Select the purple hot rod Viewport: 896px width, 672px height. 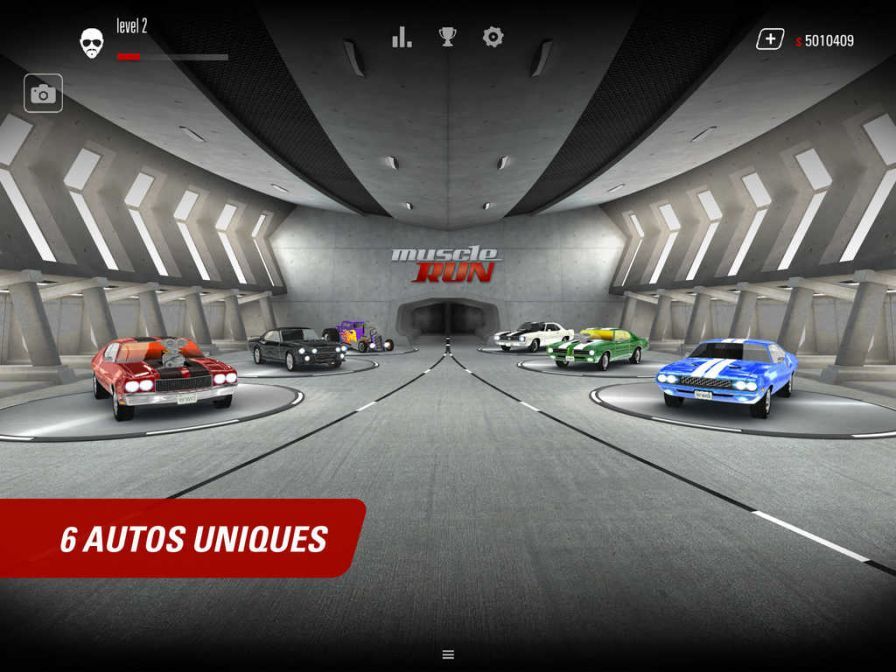(x=357, y=336)
